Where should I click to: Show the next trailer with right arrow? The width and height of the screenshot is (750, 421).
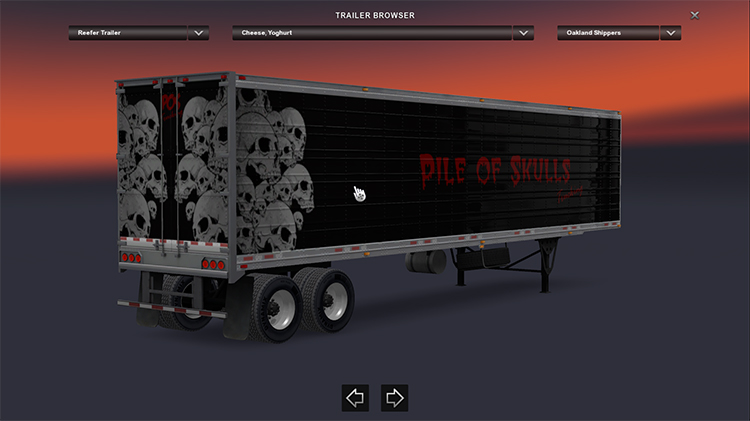[394, 398]
